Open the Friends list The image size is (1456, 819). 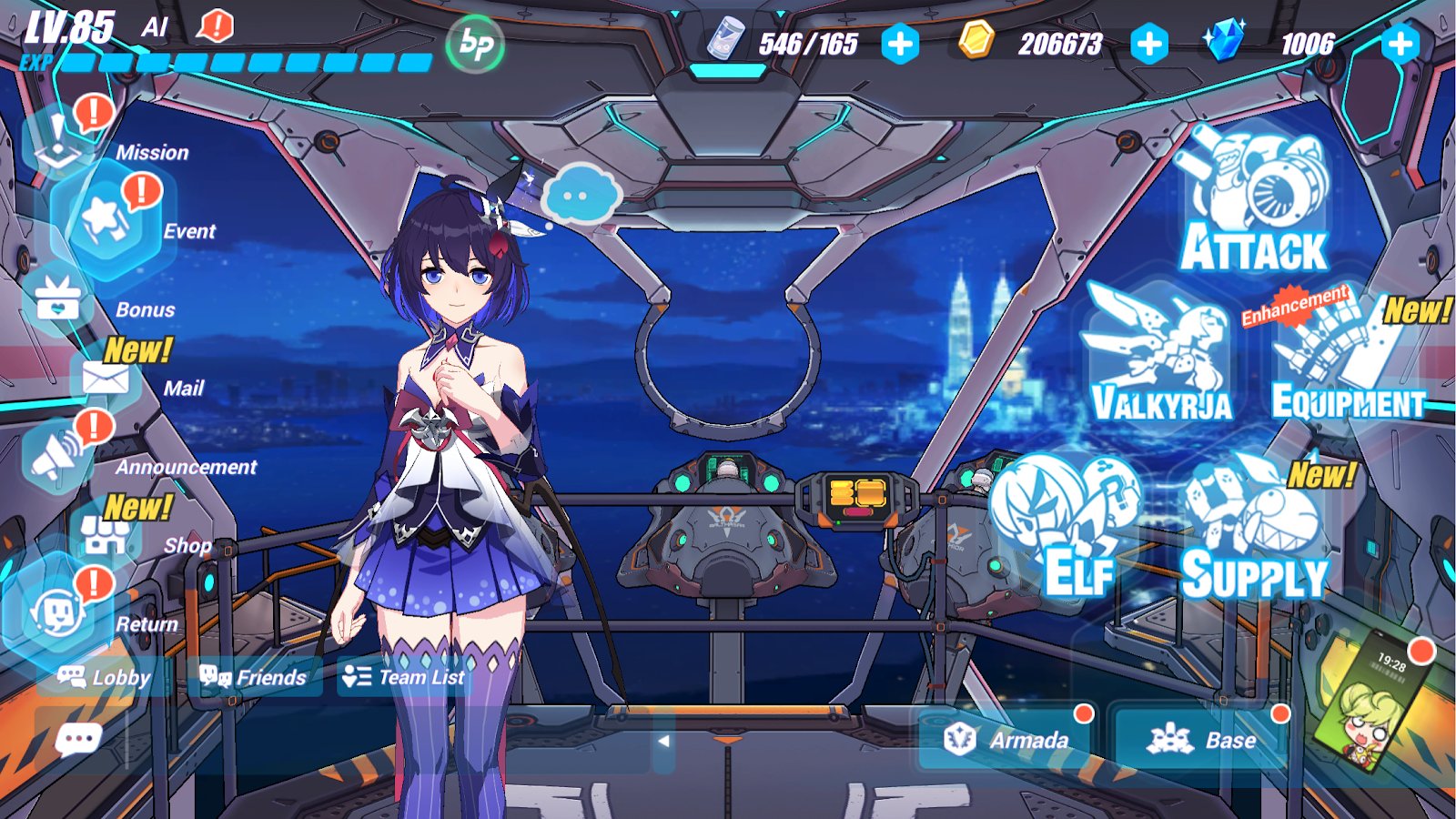[x=255, y=677]
